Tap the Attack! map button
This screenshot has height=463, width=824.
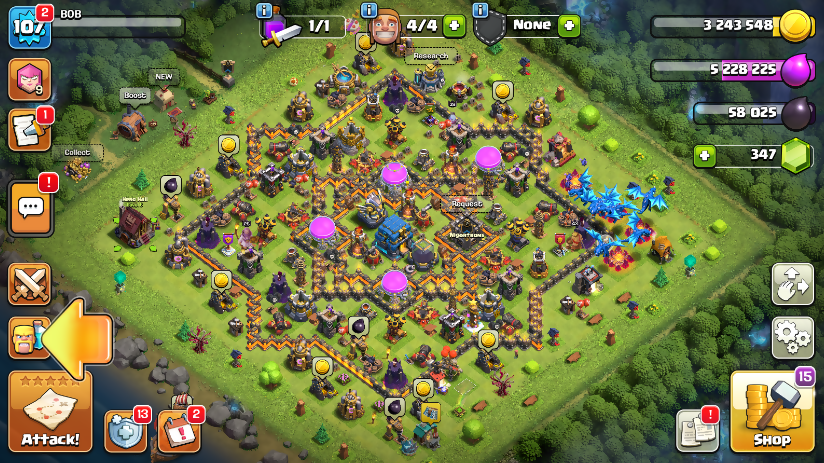tap(50, 412)
